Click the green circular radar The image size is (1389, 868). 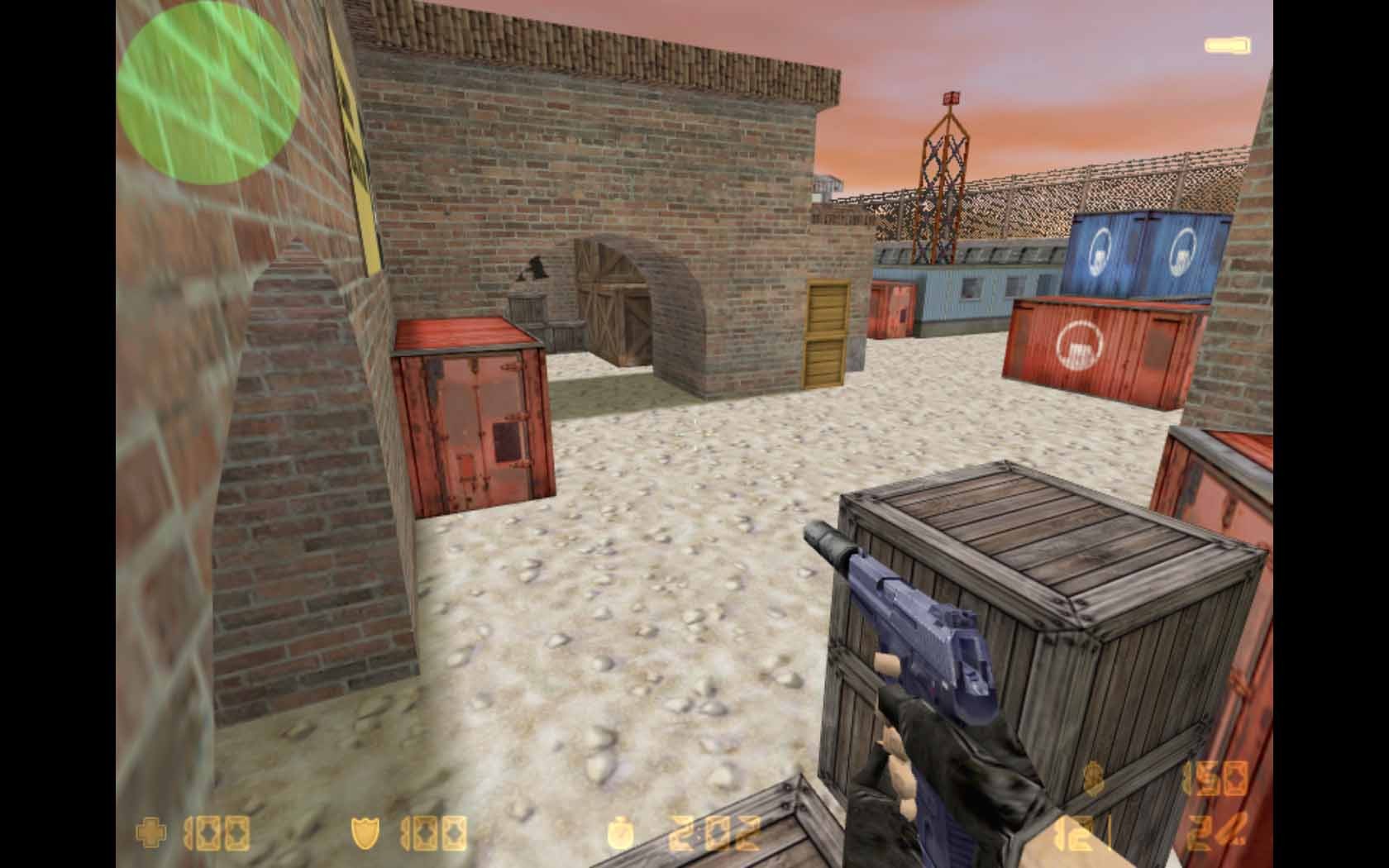pyautogui.click(x=208, y=94)
